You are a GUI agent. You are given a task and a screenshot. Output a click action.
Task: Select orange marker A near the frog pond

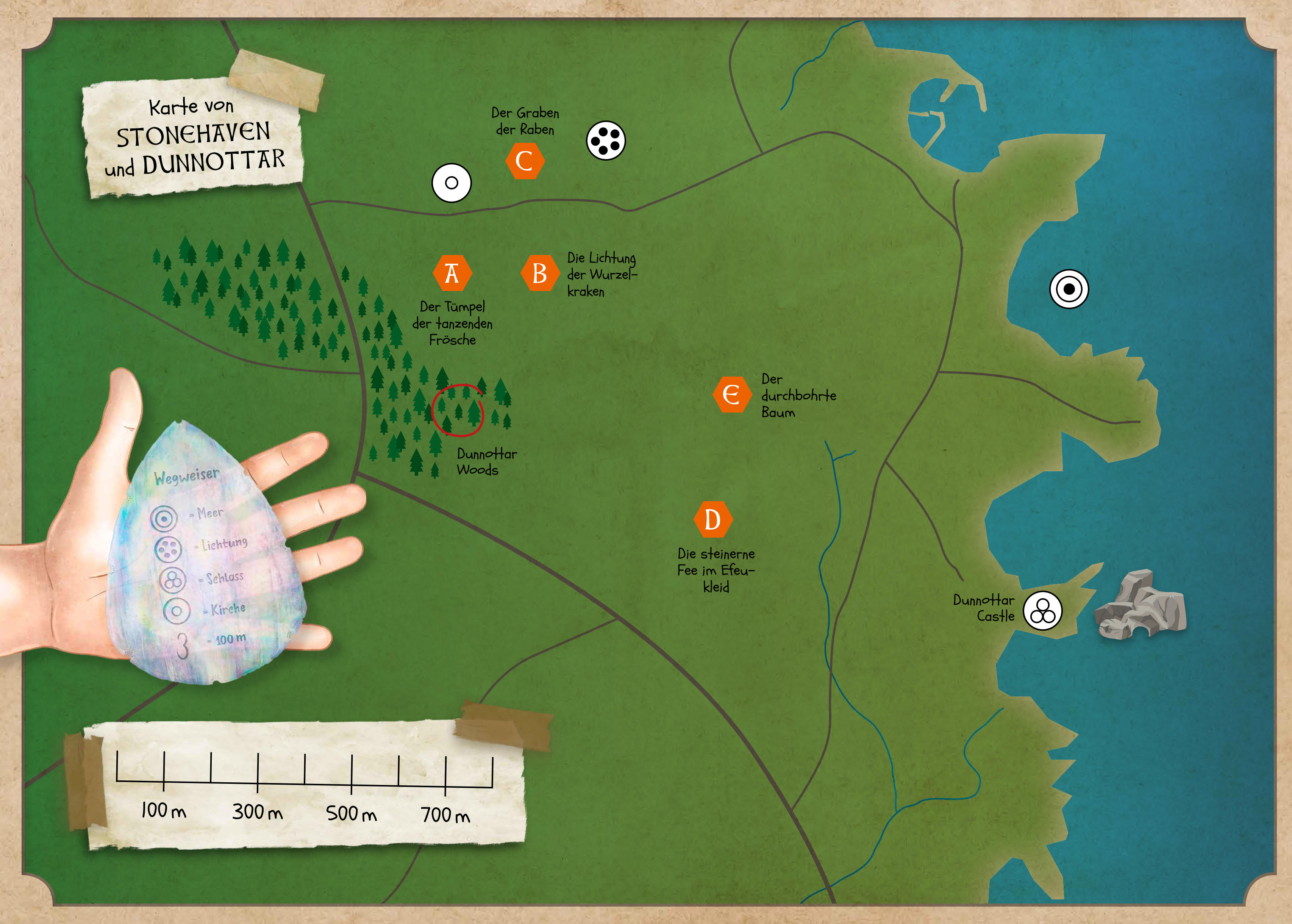(x=452, y=273)
